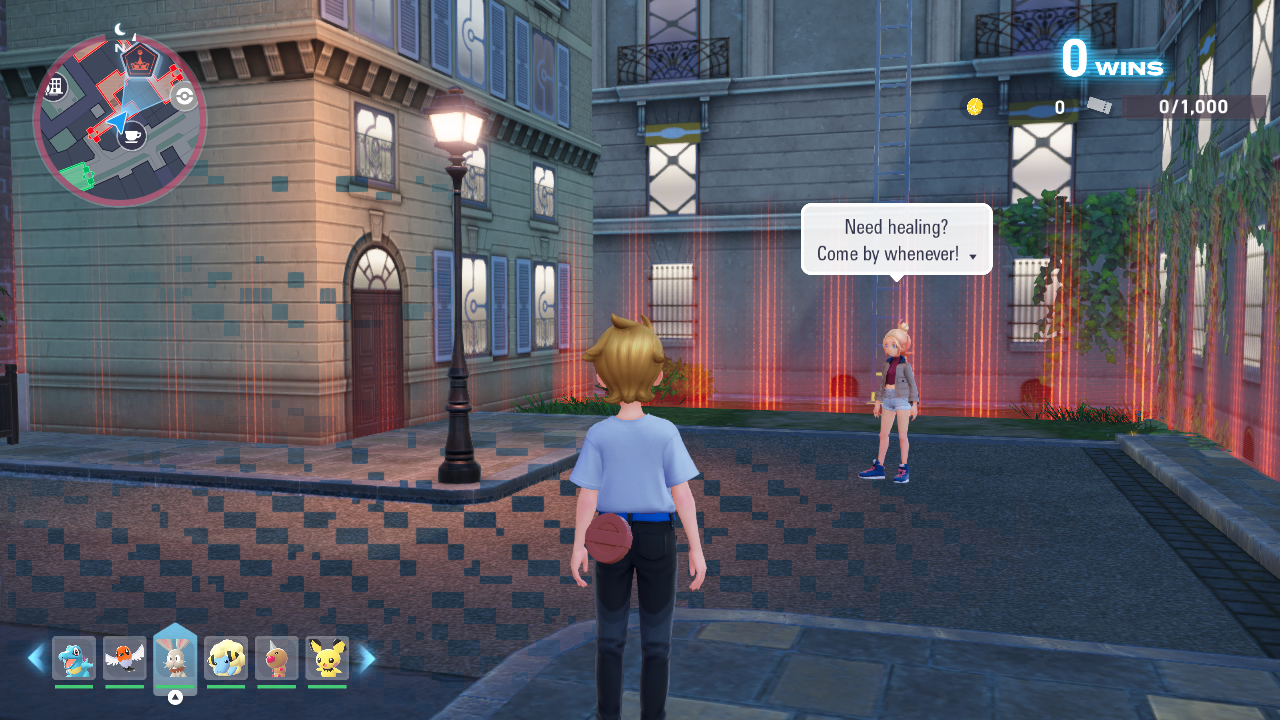
Task: Select Fletchling in the party bar
Action: click(x=125, y=658)
